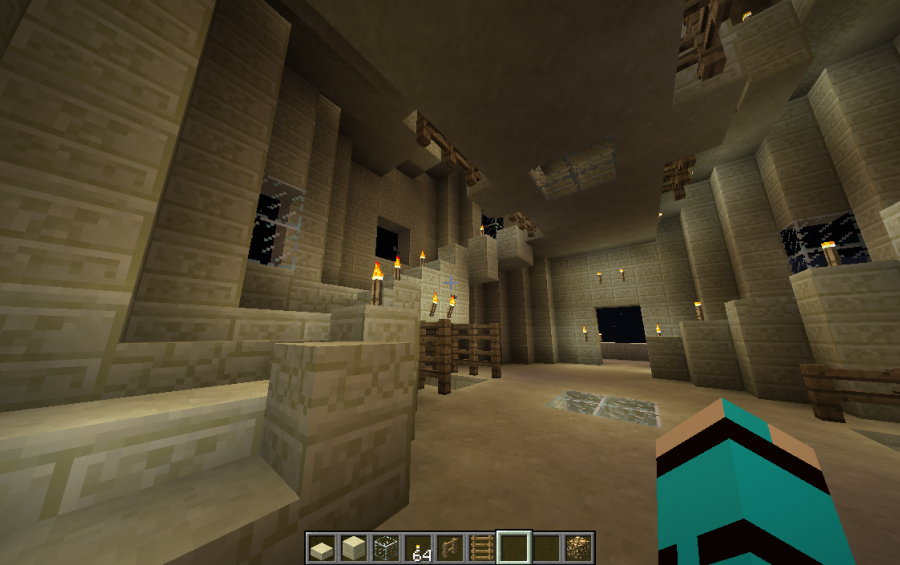
Task: Select the stack of 64 torches
Action: tap(417, 548)
